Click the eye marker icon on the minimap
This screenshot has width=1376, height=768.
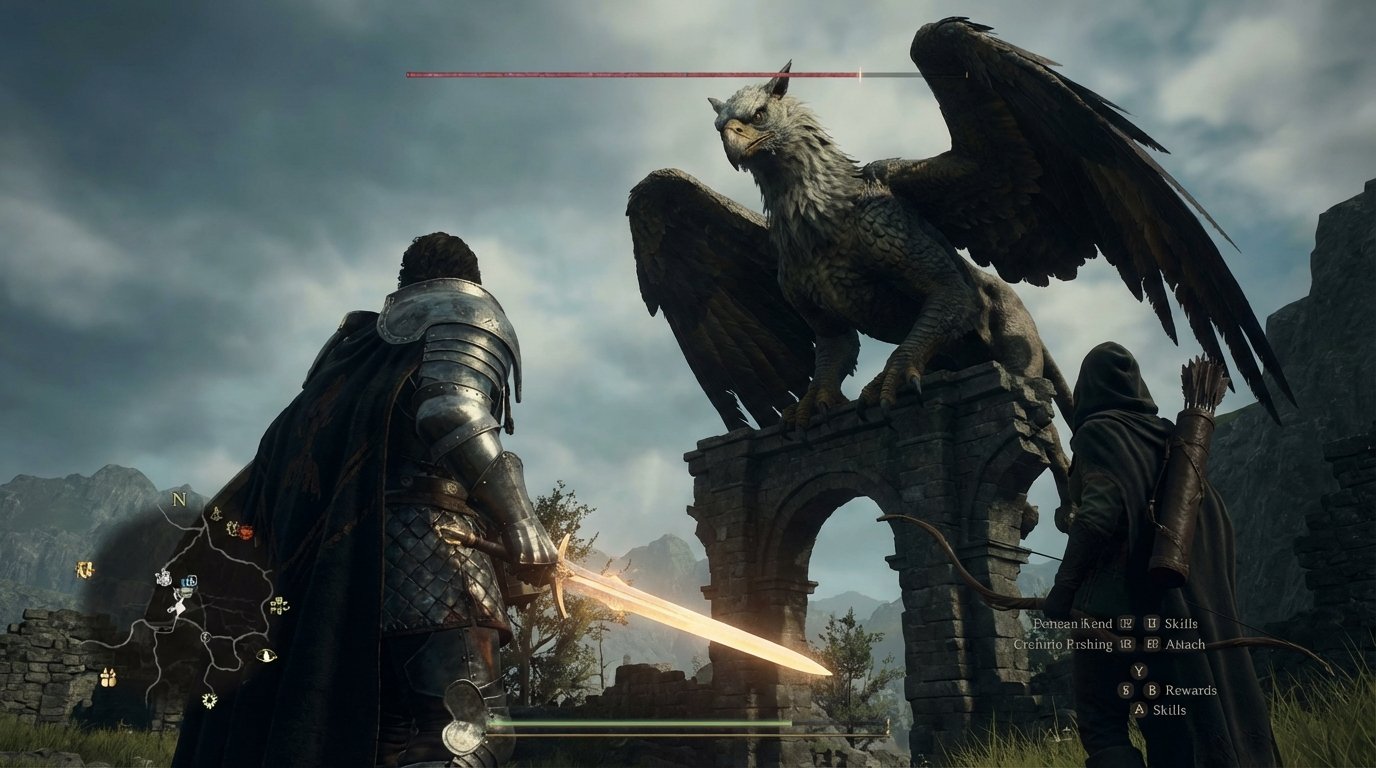pyautogui.click(x=266, y=654)
